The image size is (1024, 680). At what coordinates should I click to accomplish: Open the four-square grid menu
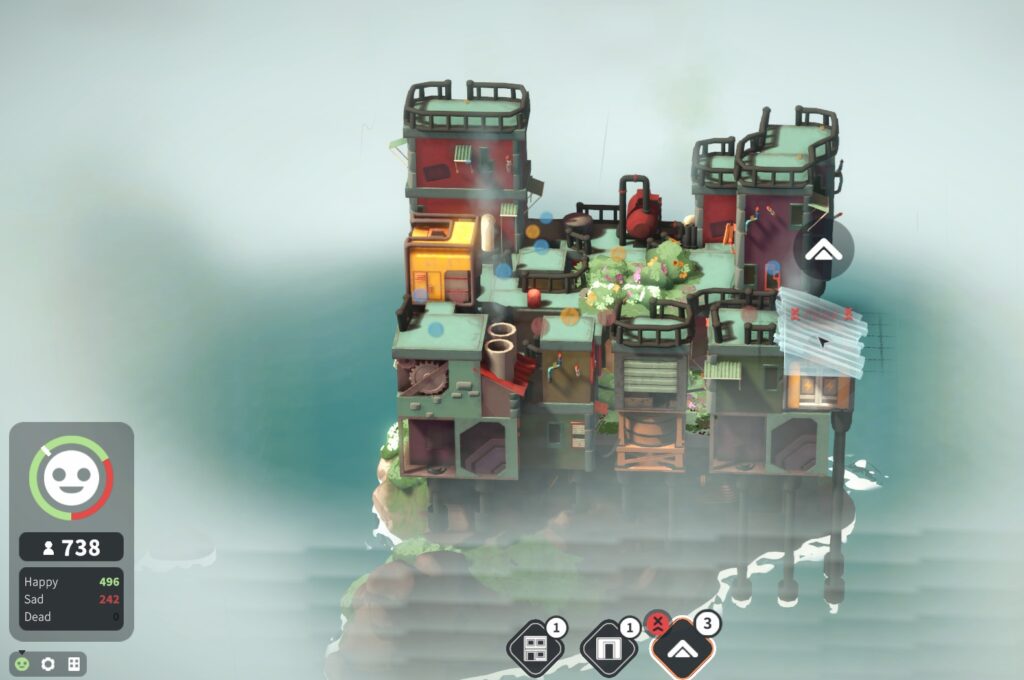[x=73, y=664]
